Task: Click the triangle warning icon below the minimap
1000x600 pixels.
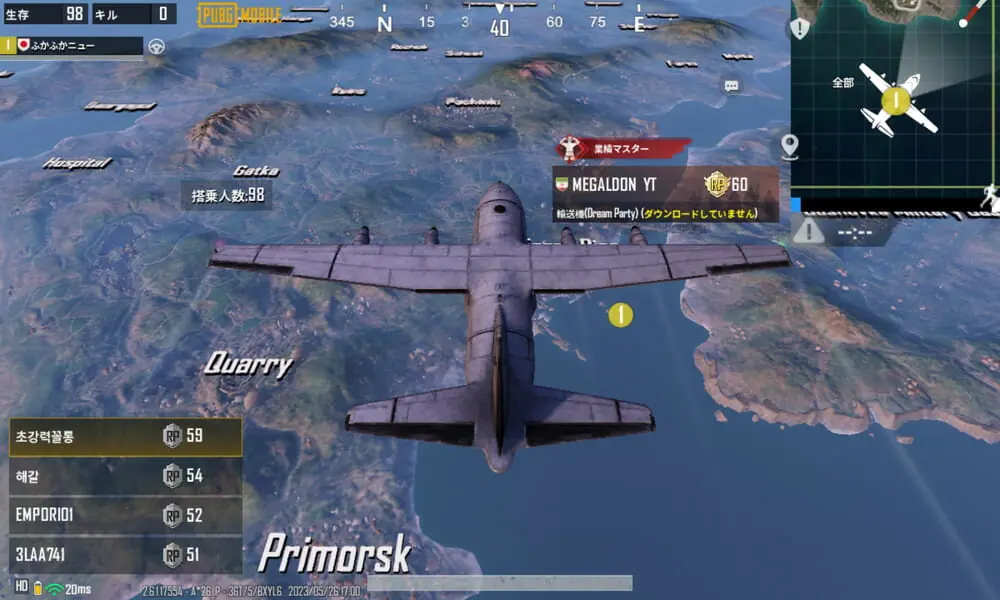Action: pos(808,231)
